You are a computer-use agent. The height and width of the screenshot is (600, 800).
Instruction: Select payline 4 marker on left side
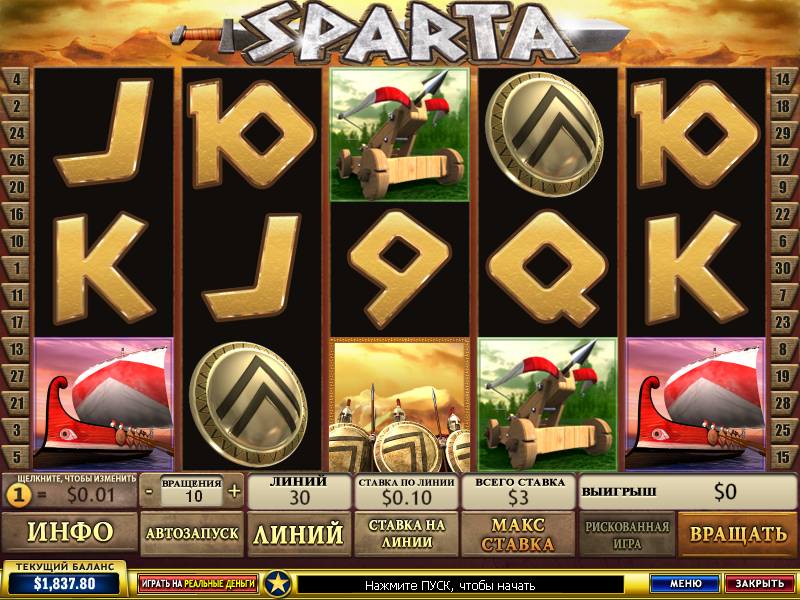point(17,79)
